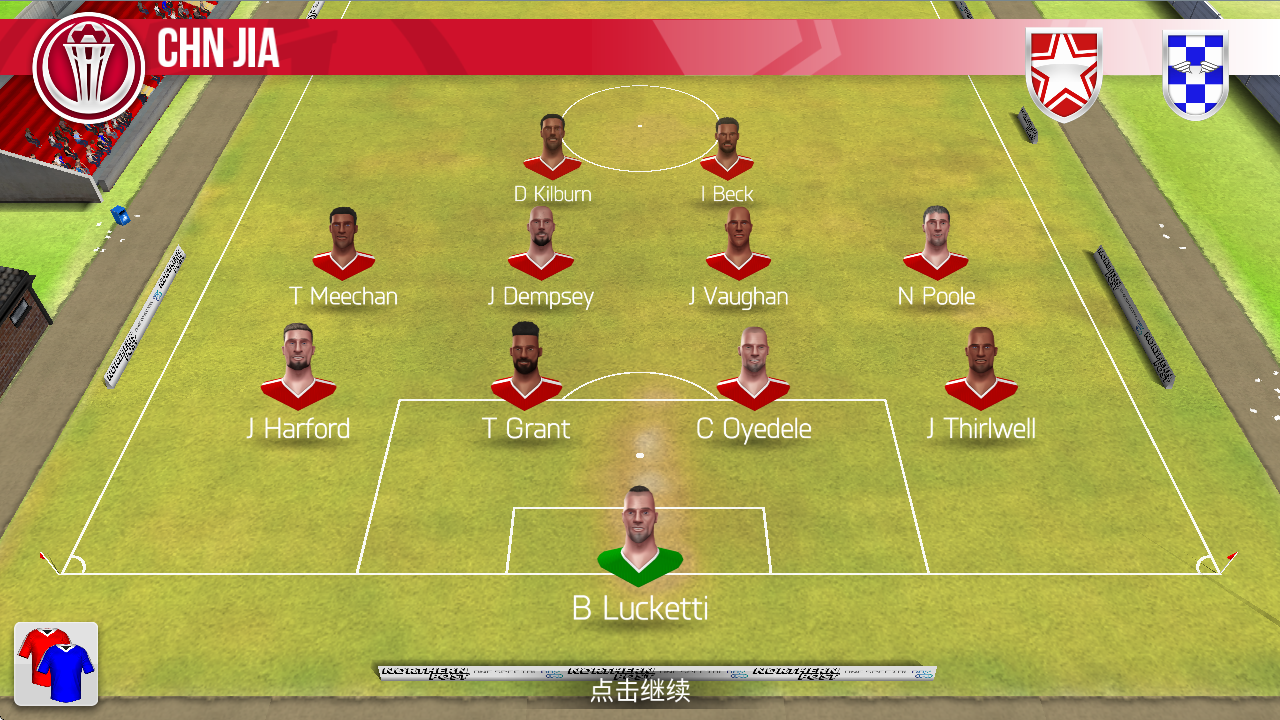This screenshot has height=720, width=1280.
Task: Click the blue checkered team badge
Action: 1196,74
